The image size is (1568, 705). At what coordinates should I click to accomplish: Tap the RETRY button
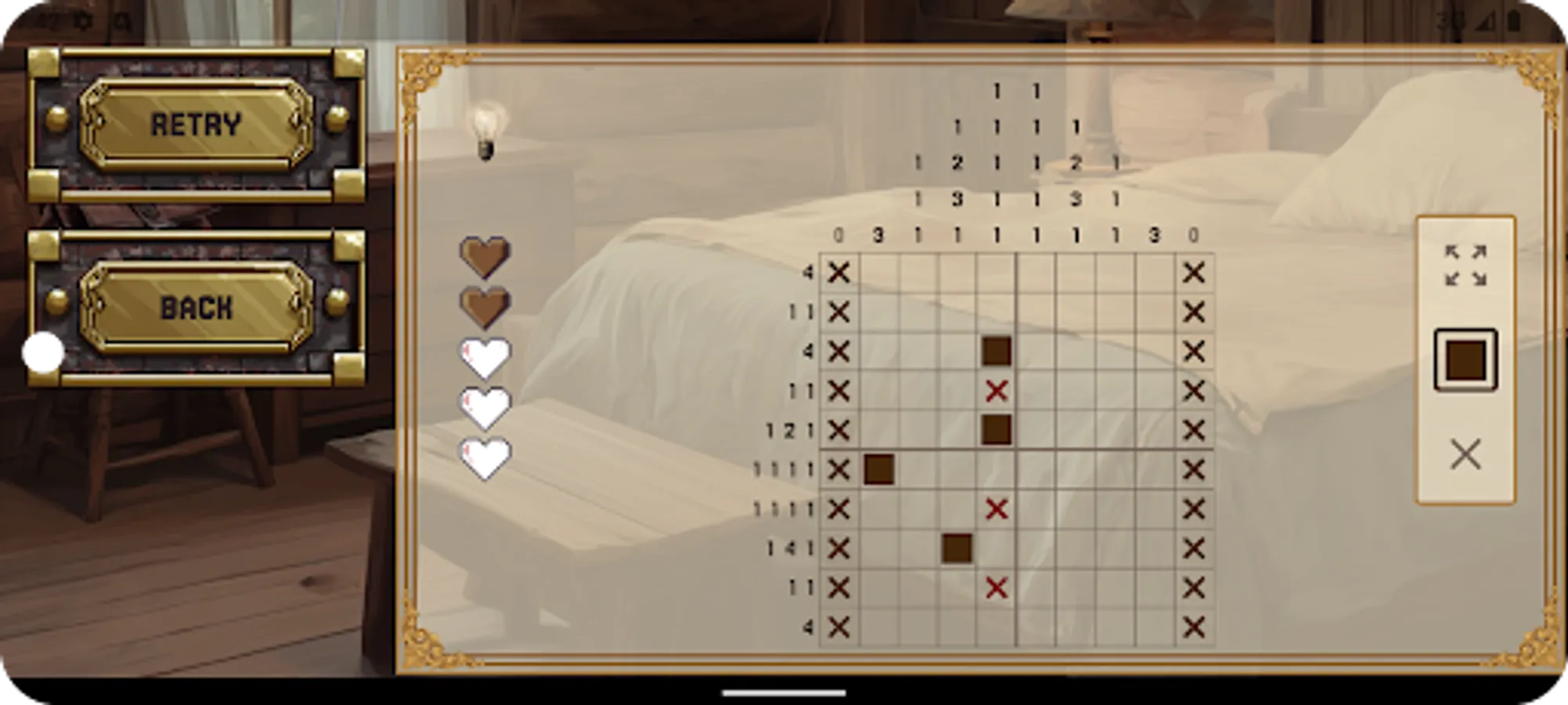click(x=196, y=121)
